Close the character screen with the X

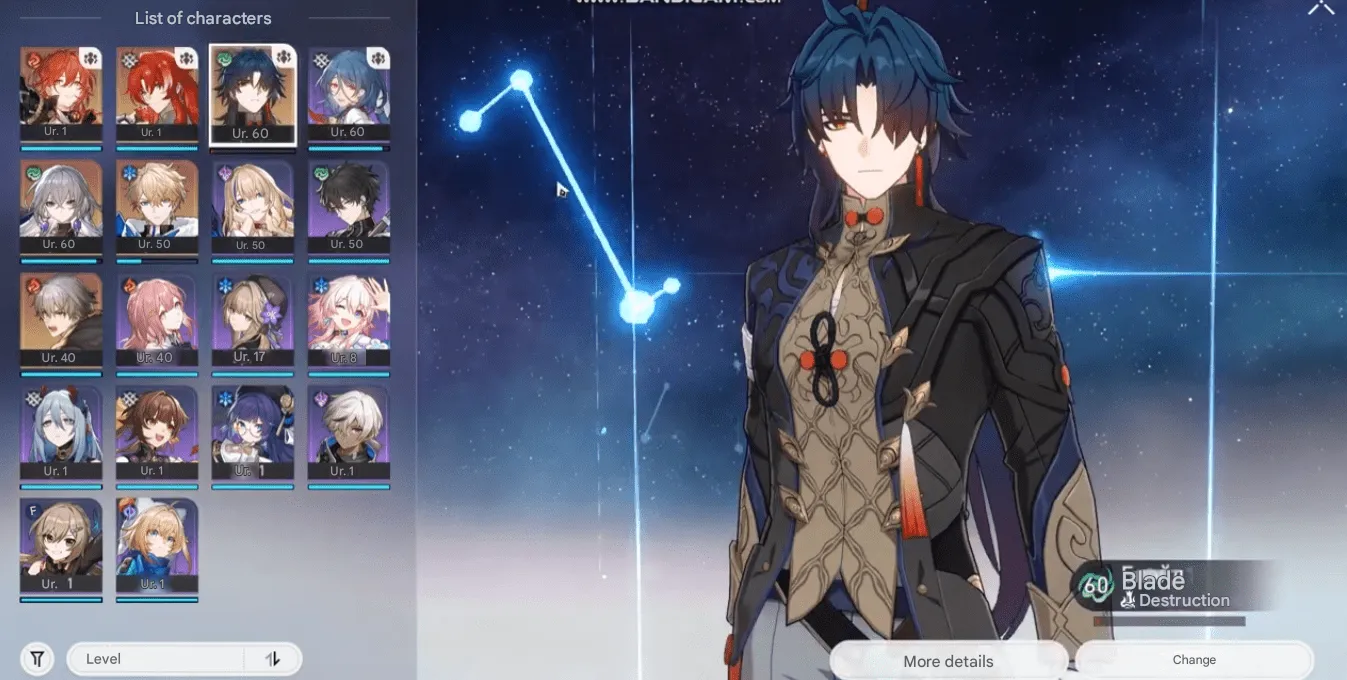[x=1321, y=8]
